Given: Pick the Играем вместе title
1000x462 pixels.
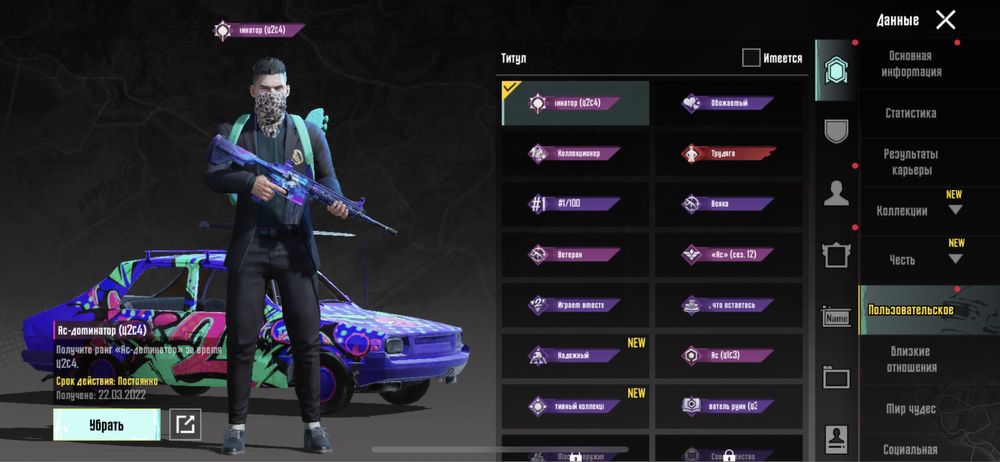Looking at the screenshot, I should [x=575, y=305].
